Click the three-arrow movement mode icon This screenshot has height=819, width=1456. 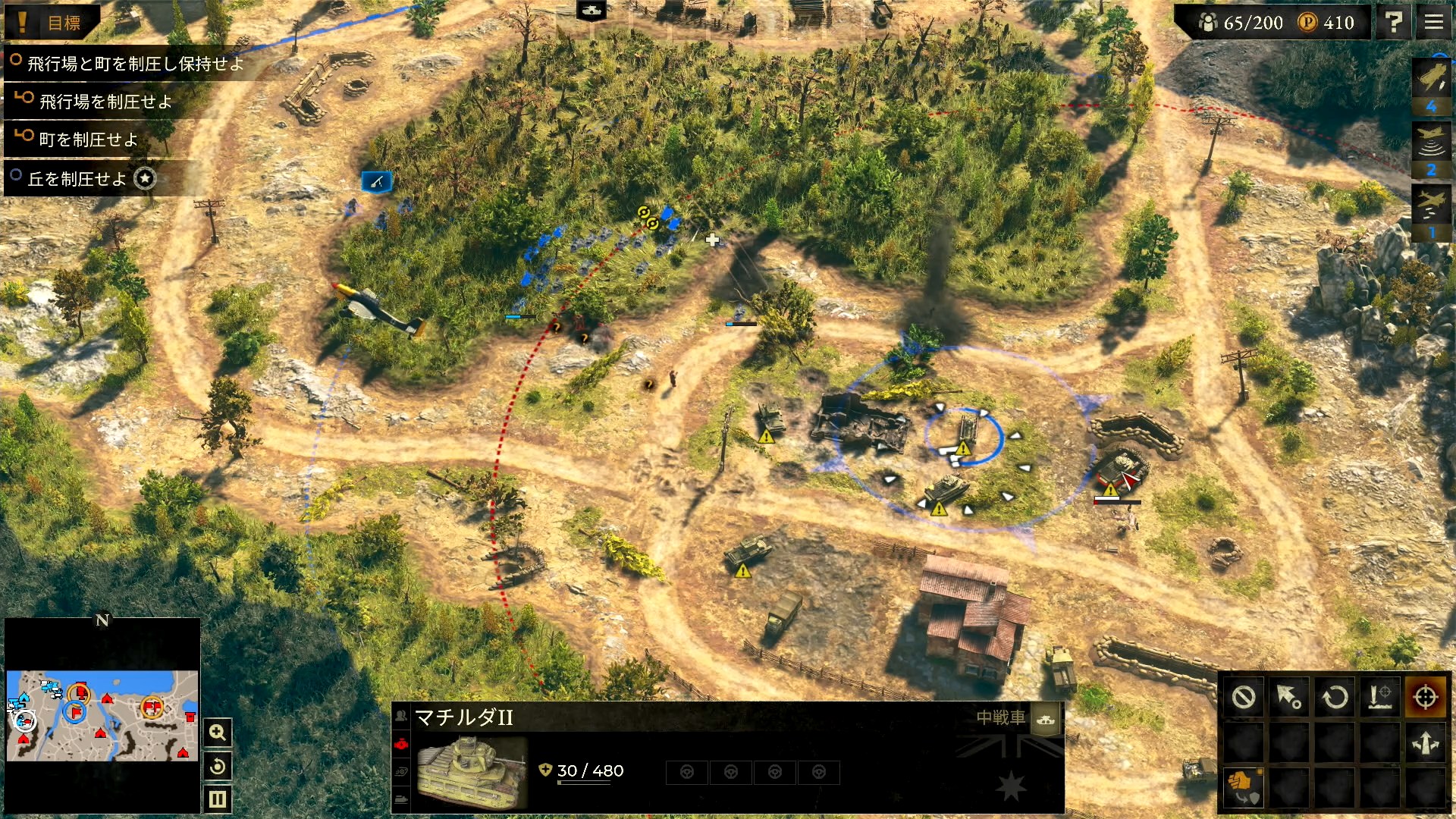click(x=1424, y=742)
